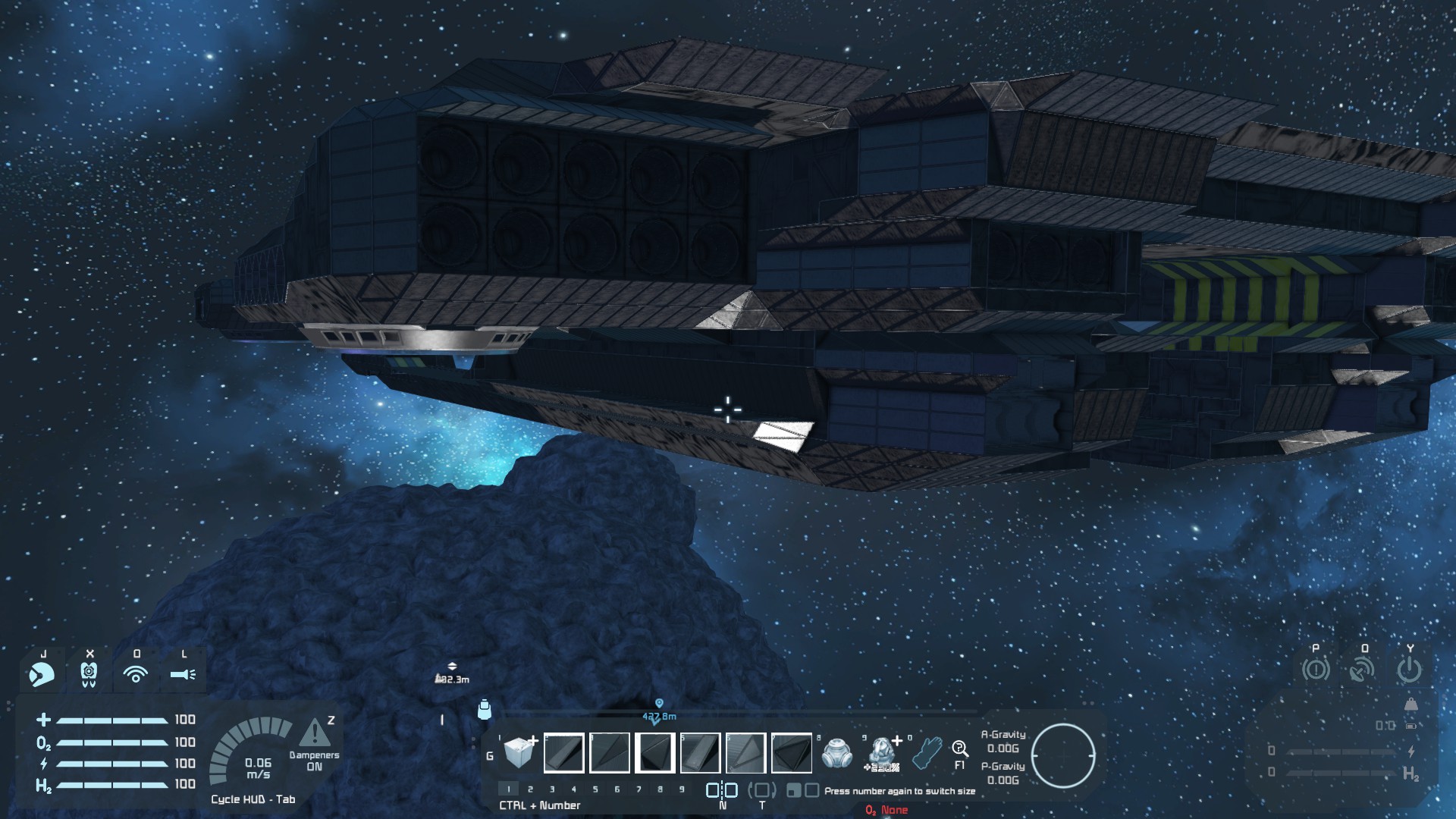Switch to toolbar page 9
The image size is (1456, 819).
point(682,789)
